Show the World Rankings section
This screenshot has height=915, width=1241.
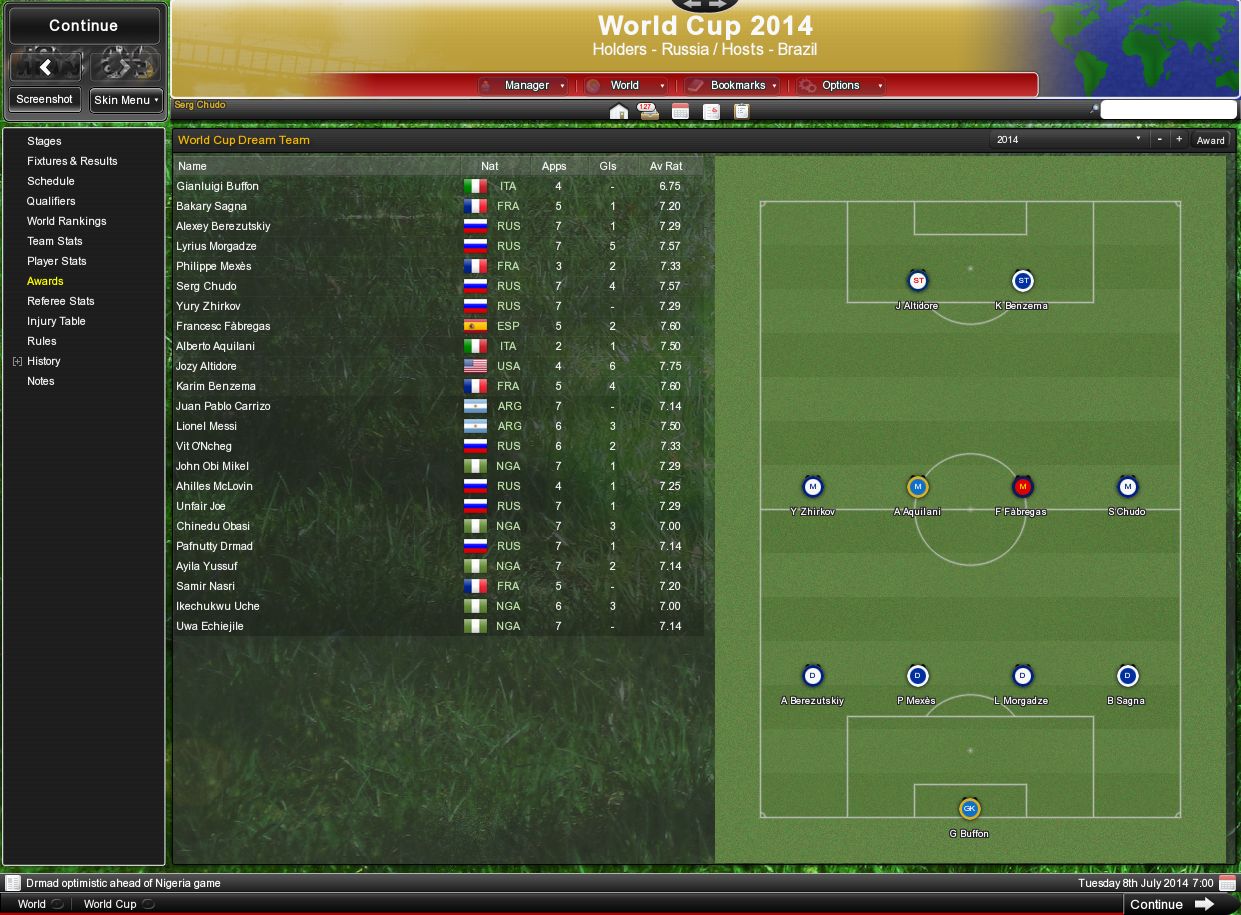coord(66,221)
